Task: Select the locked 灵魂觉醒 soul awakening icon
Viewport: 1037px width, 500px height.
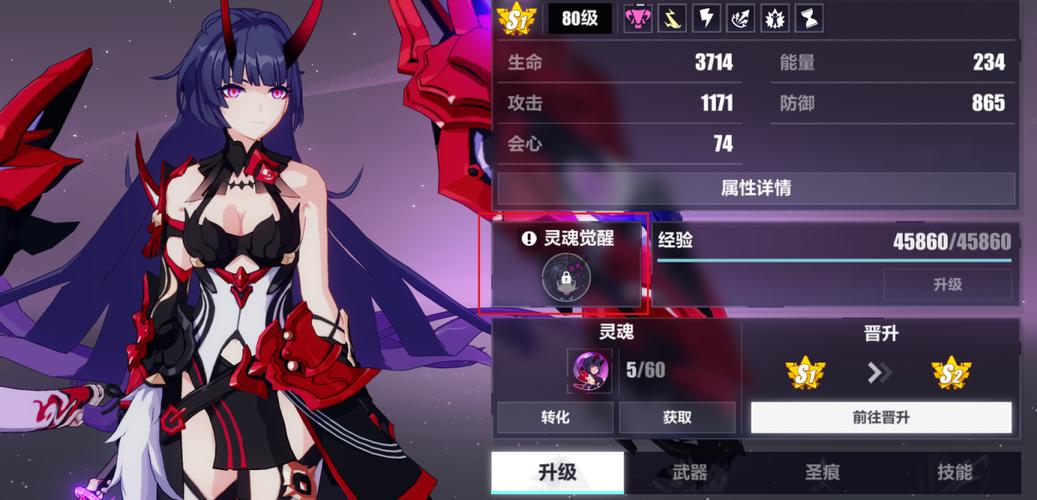Action: click(x=566, y=278)
